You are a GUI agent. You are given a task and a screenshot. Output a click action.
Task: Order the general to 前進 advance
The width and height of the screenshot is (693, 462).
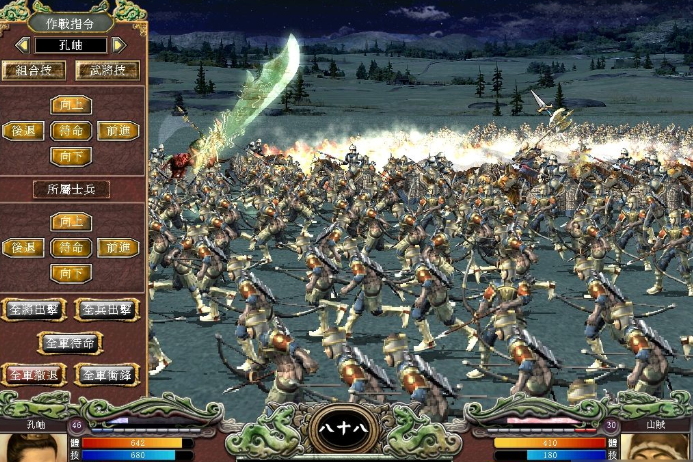pos(118,130)
